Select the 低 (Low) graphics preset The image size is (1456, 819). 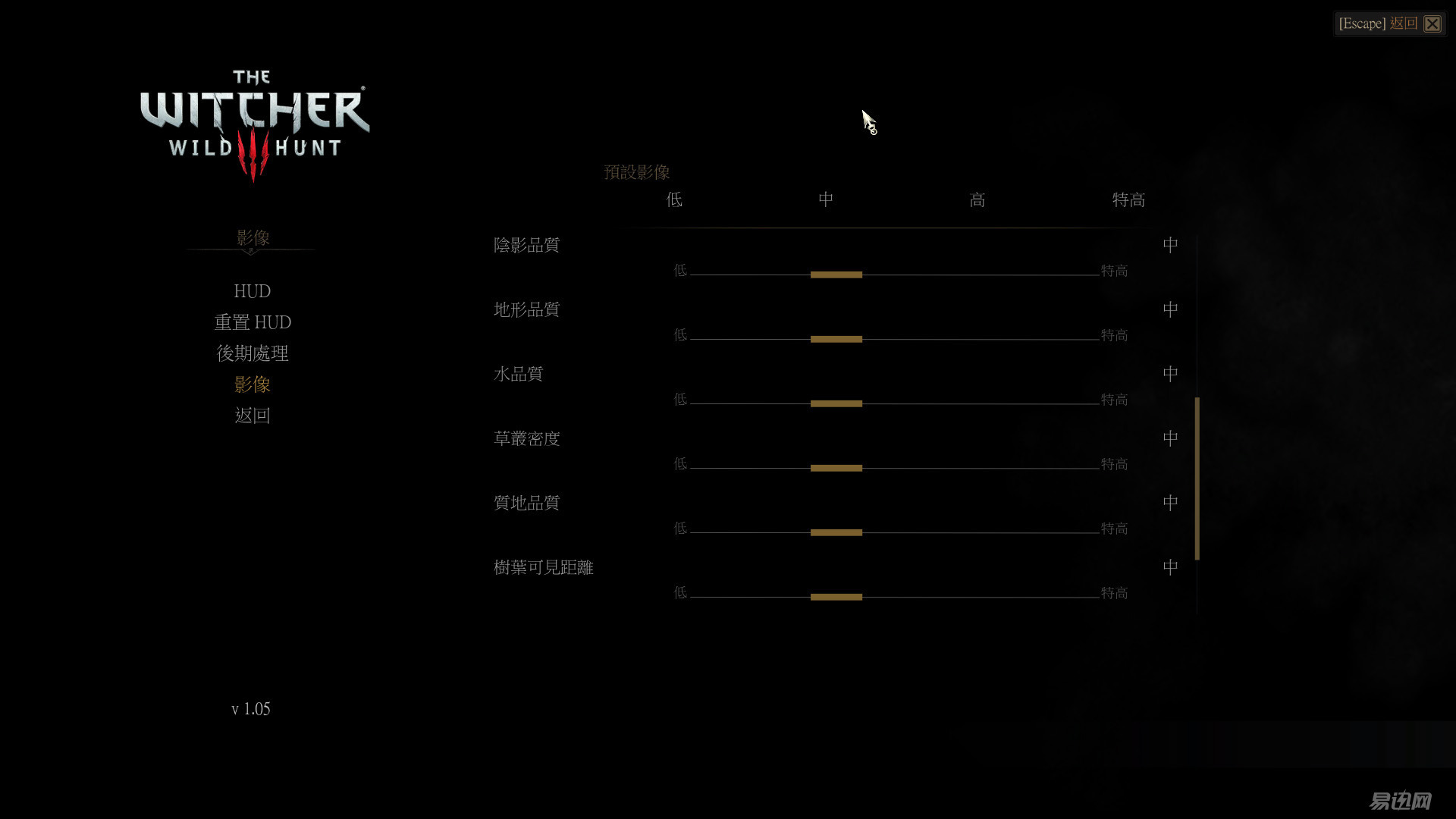[x=673, y=199]
